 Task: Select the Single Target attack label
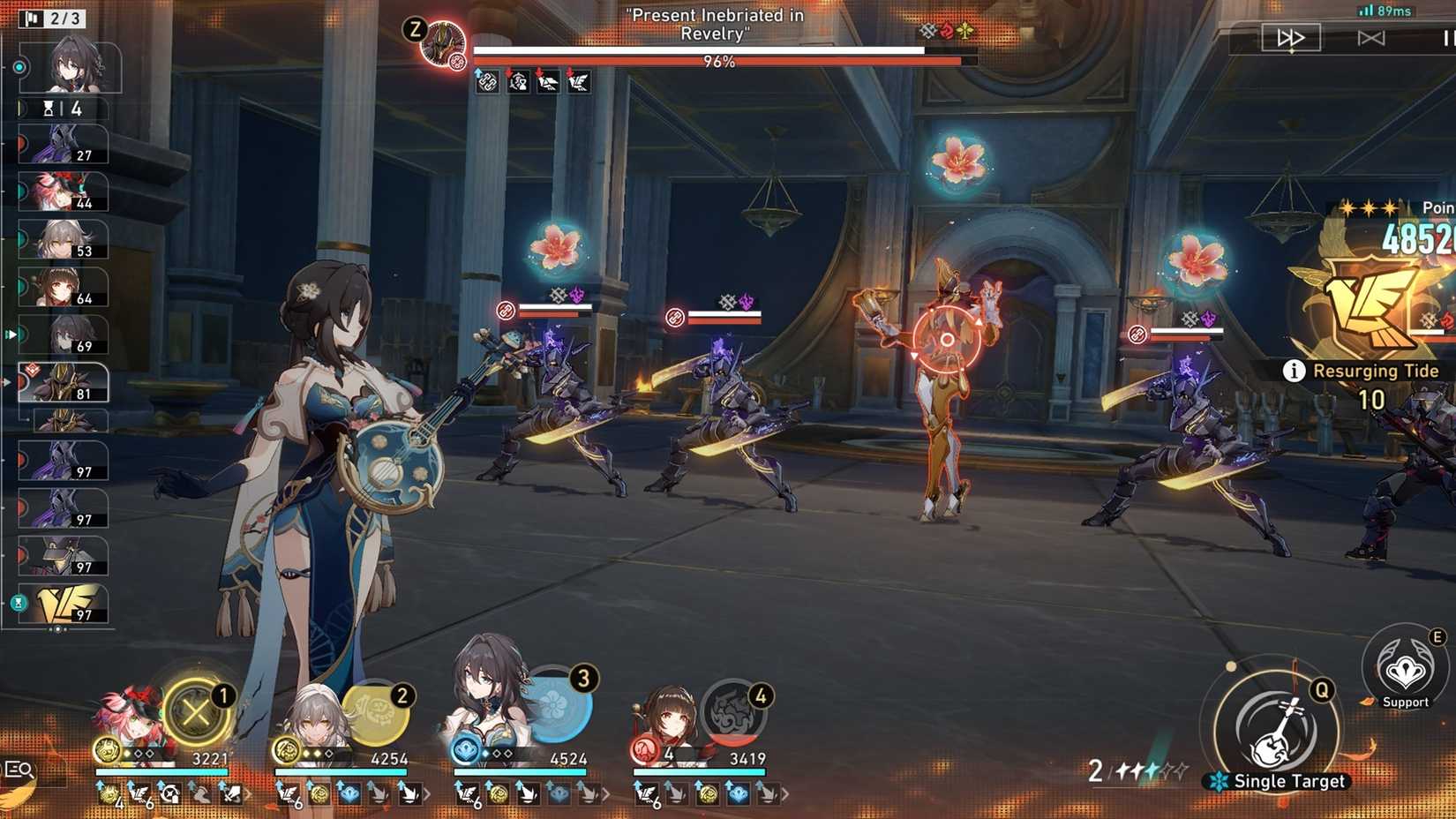coord(1289,781)
